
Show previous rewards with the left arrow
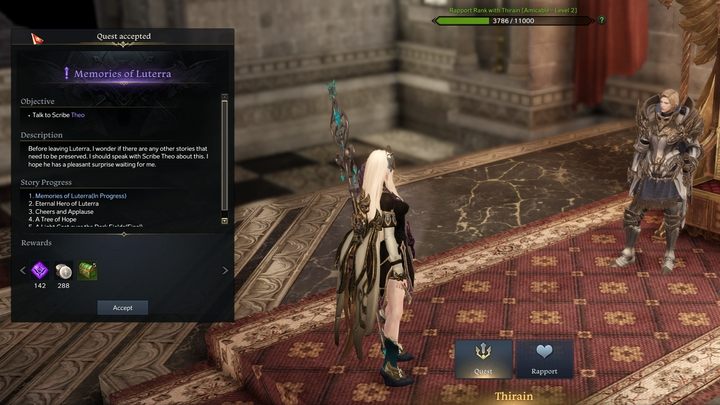pos(21,270)
